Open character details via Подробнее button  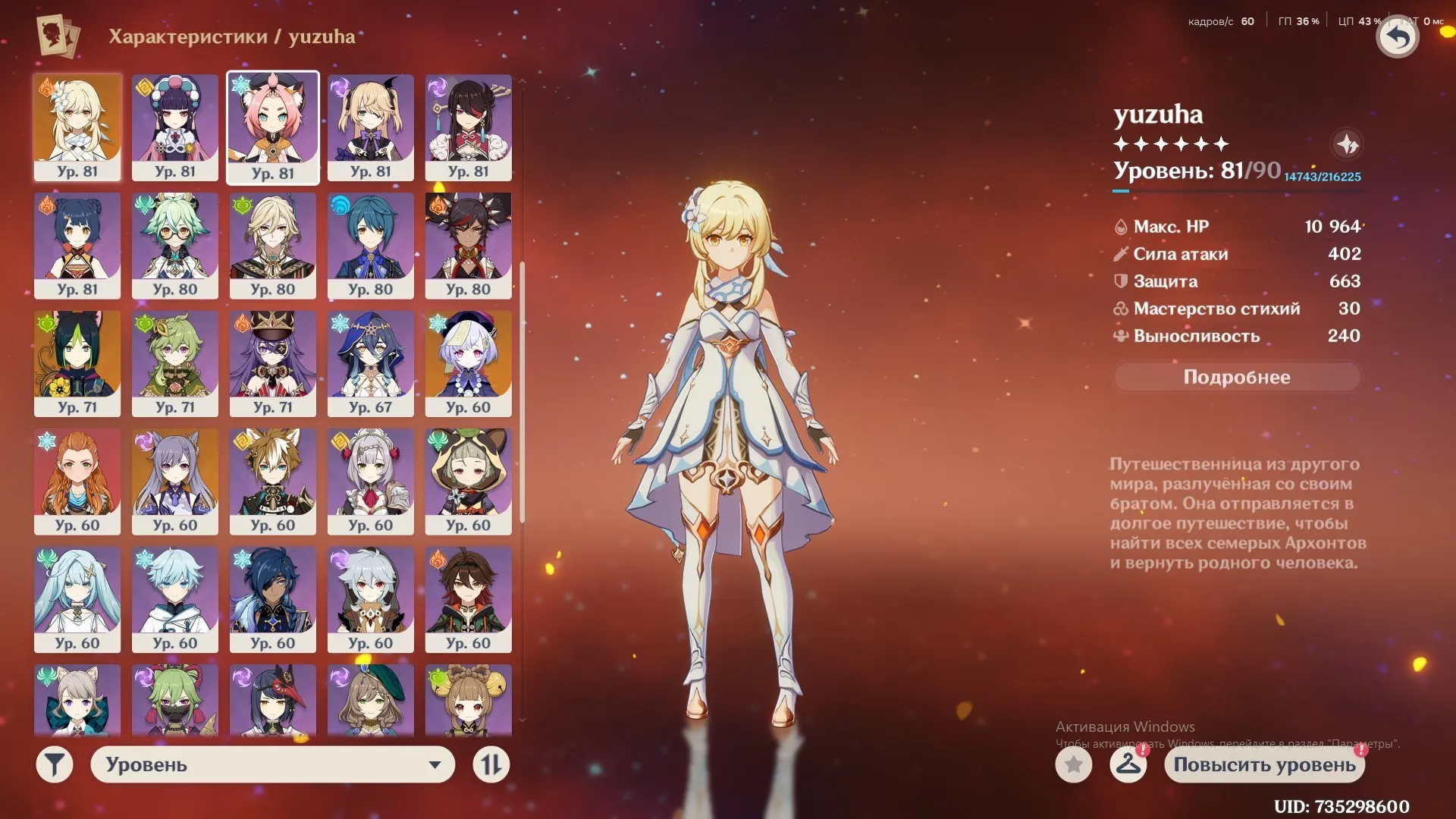[x=1236, y=377]
